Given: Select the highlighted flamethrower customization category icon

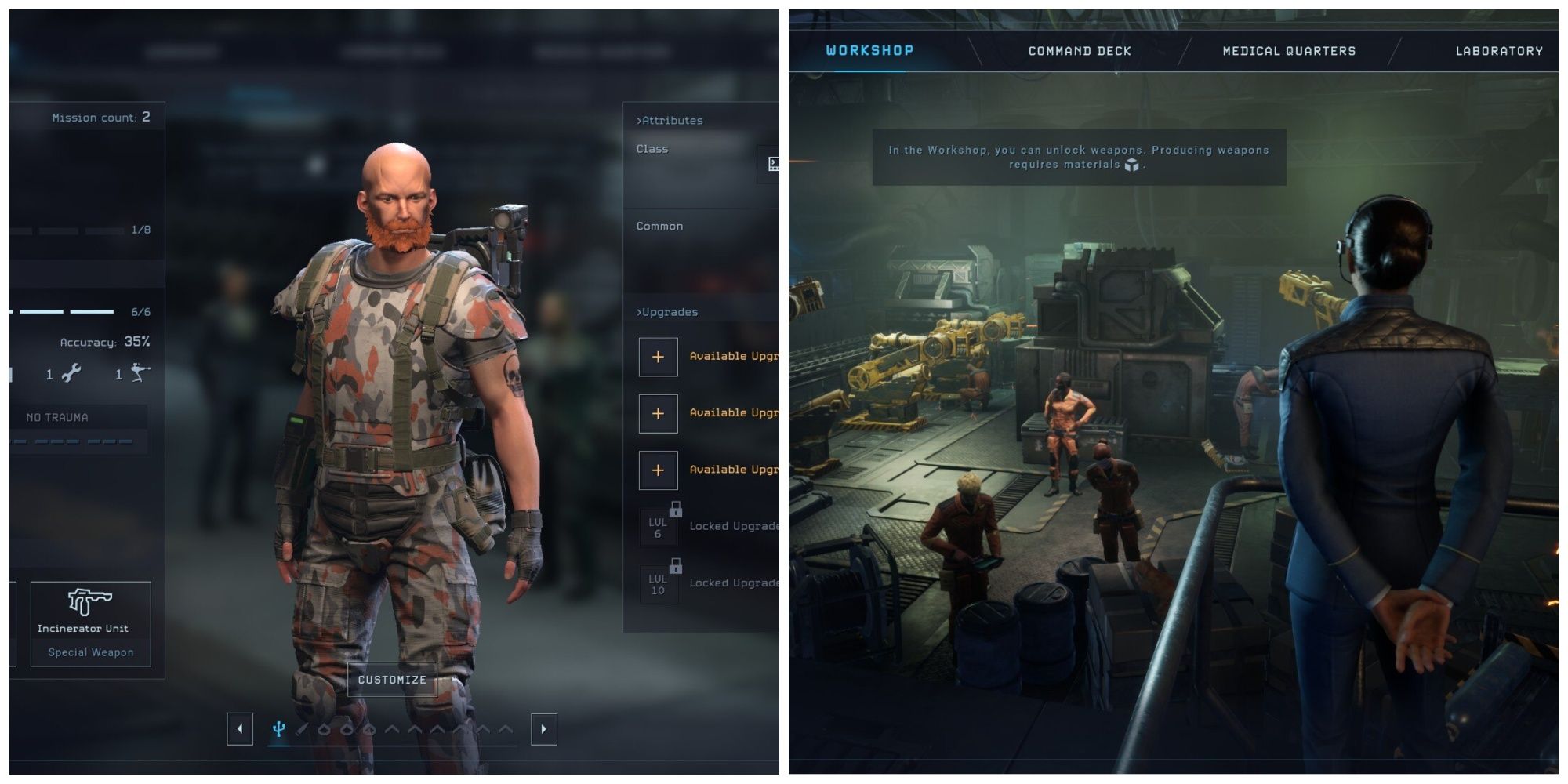Looking at the screenshot, I should pyautogui.click(x=278, y=728).
